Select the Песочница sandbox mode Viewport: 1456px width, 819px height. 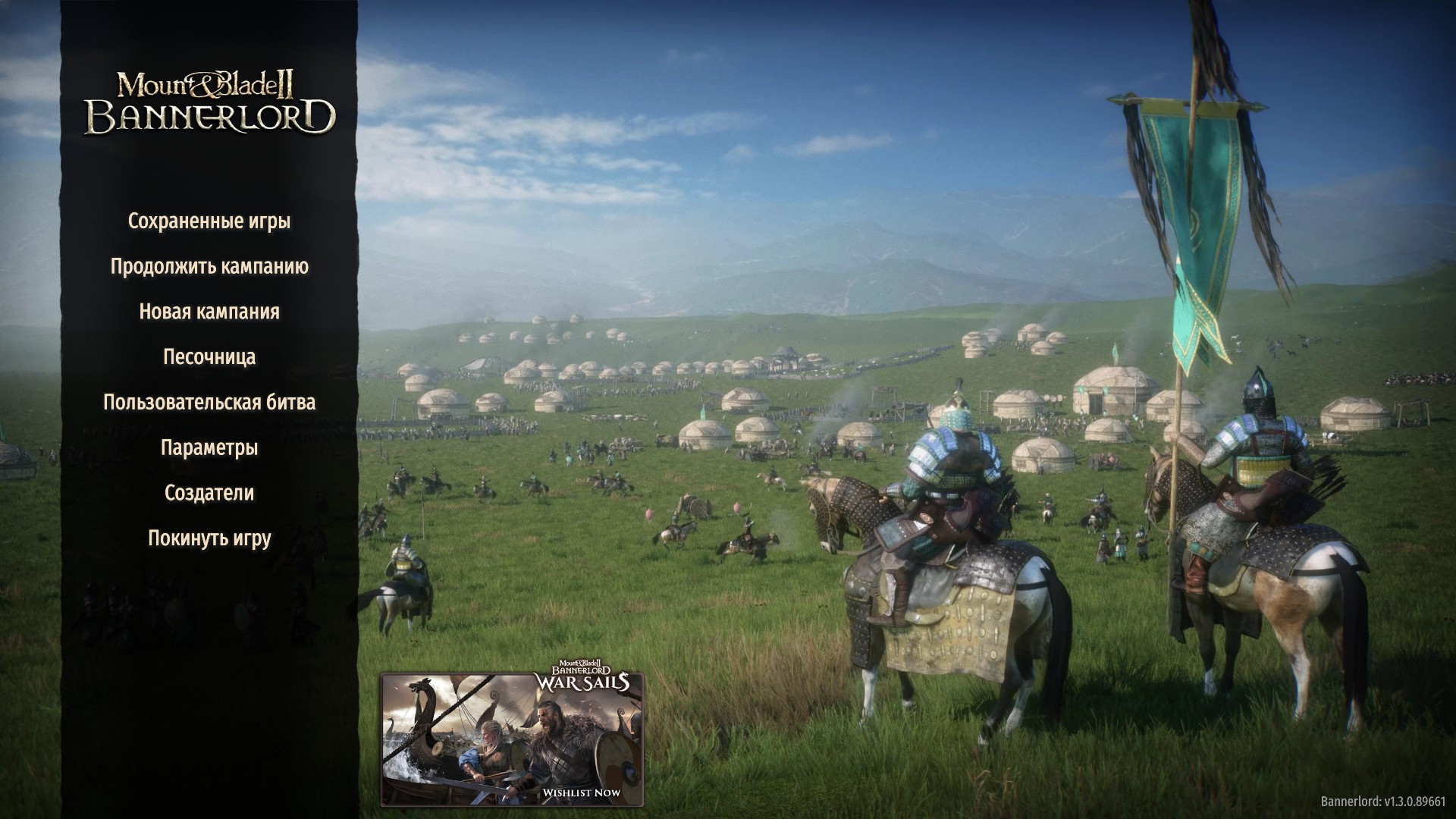(x=209, y=357)
